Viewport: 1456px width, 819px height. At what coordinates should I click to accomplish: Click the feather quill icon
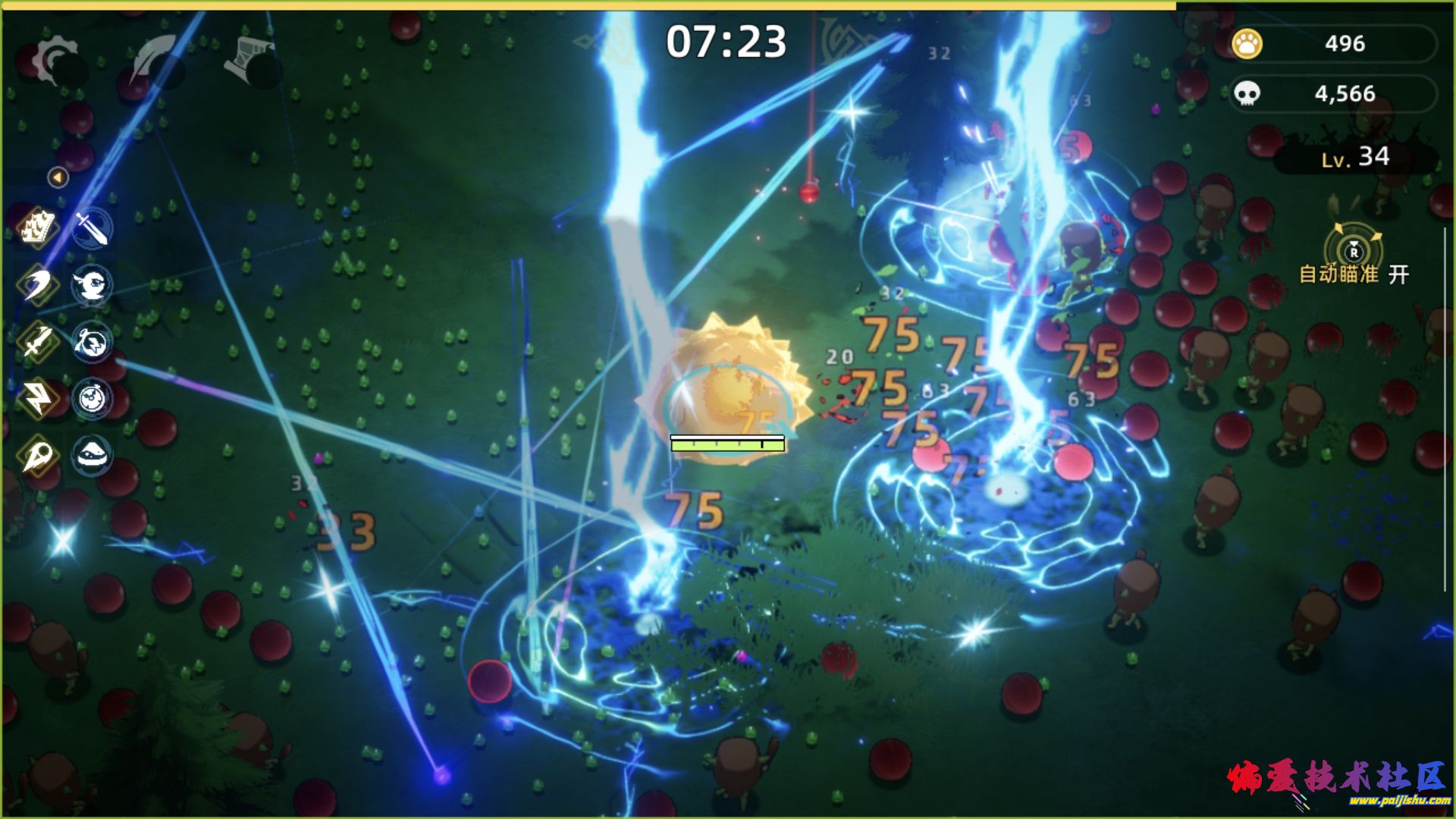click(x=154, y=60)
